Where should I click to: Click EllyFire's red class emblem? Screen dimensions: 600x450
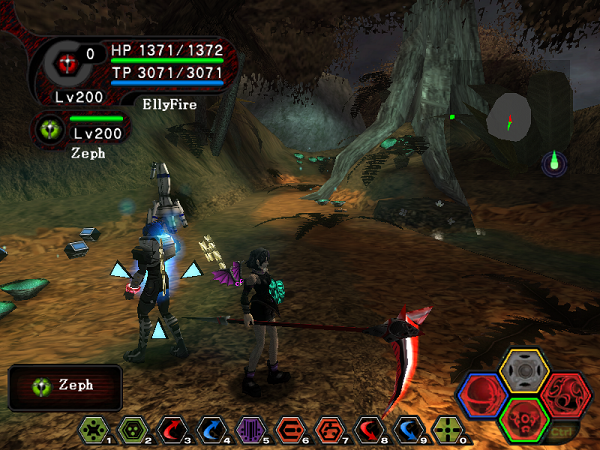point(67,62)
